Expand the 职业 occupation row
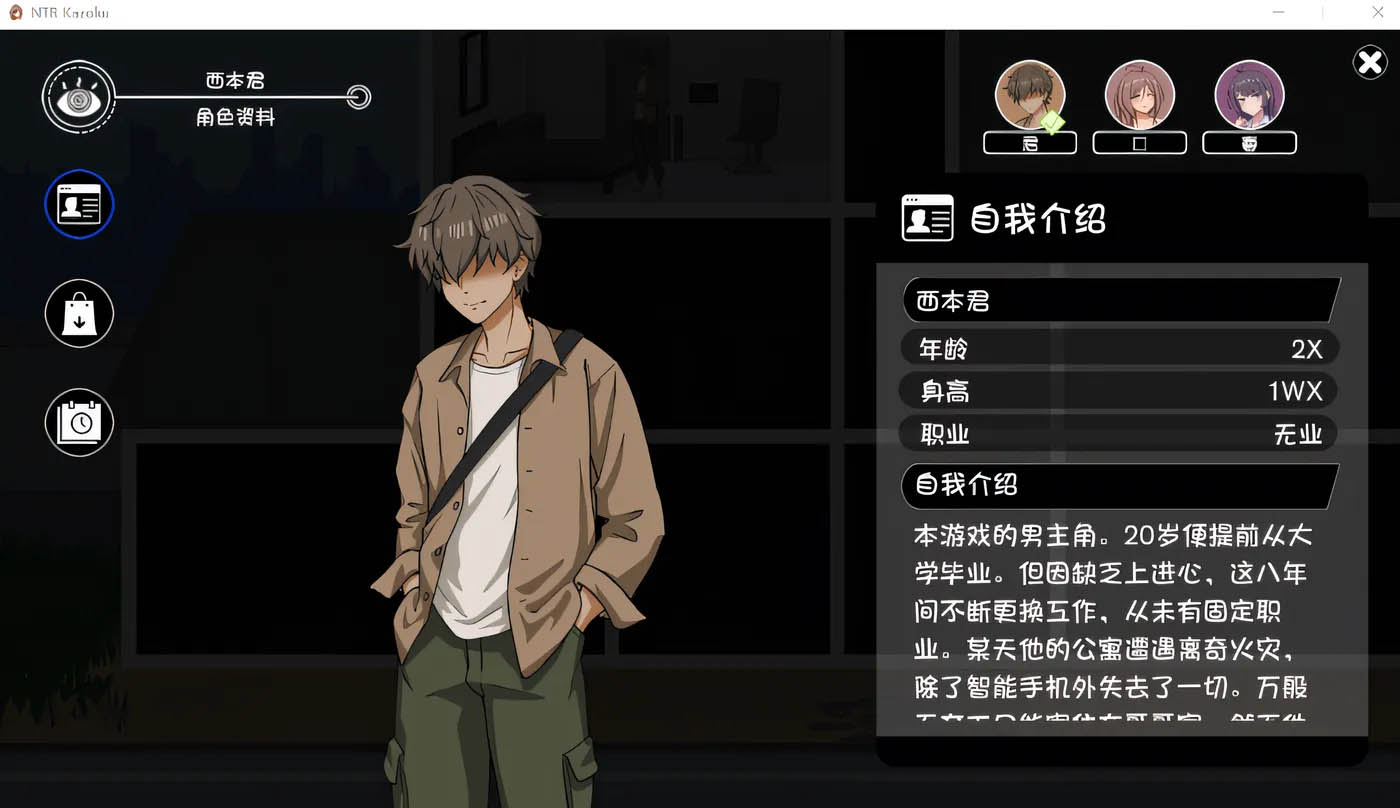 (1118, 434)
